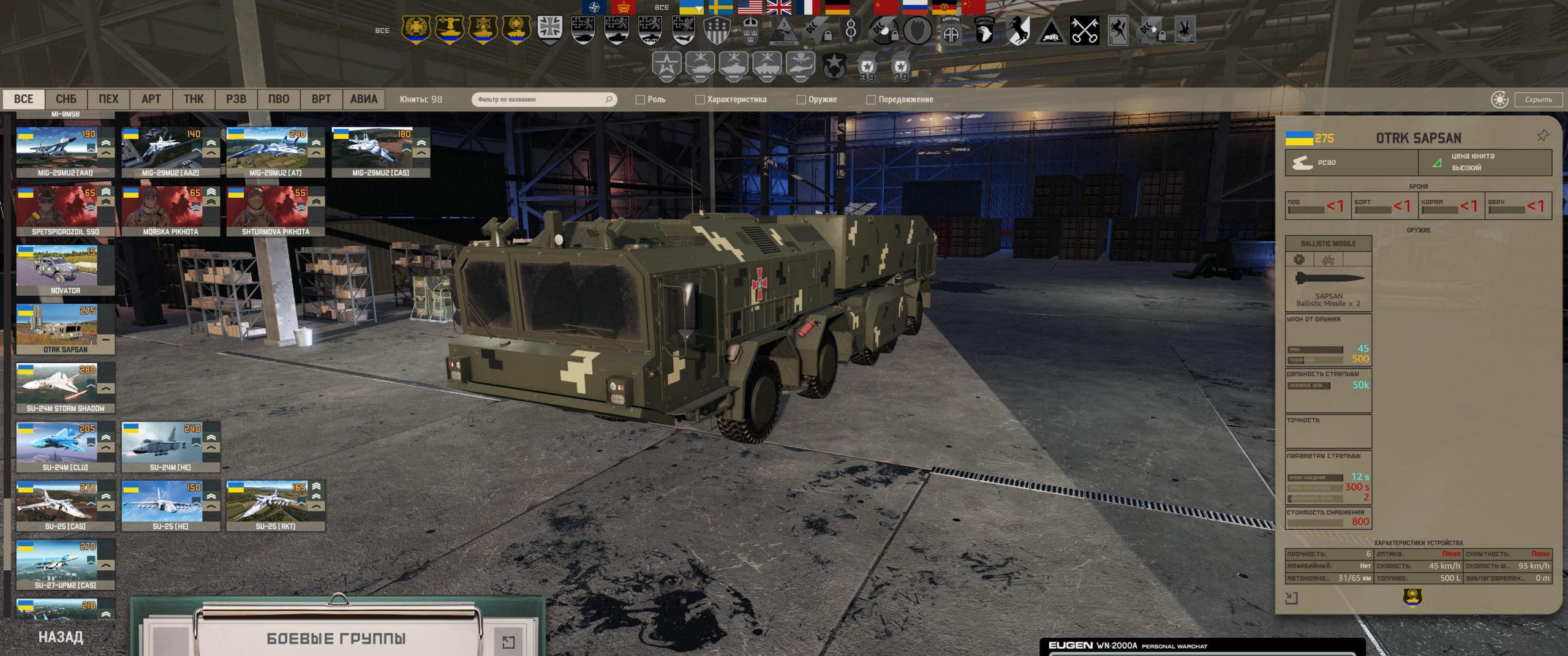Select the ТНК unit category tab
Viewport: 1568px width, 656px height.
click(194, 99)
